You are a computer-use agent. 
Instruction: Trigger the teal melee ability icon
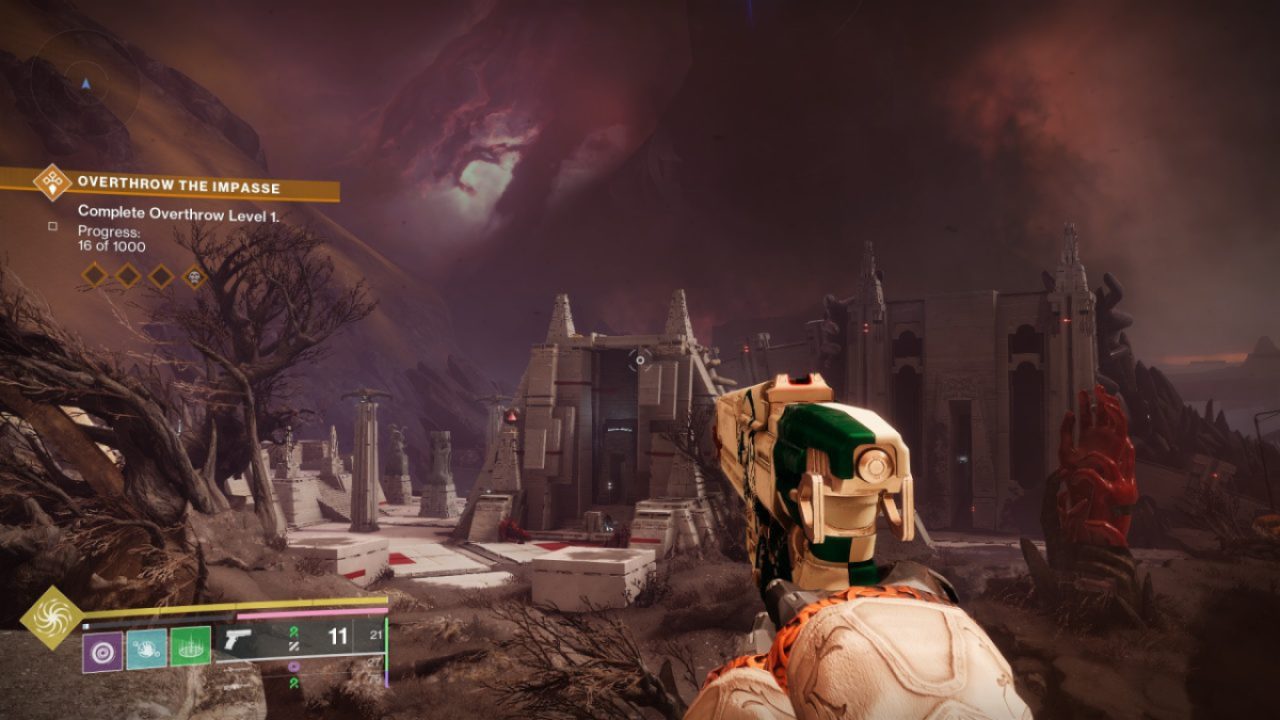click(x=146, y=649)
